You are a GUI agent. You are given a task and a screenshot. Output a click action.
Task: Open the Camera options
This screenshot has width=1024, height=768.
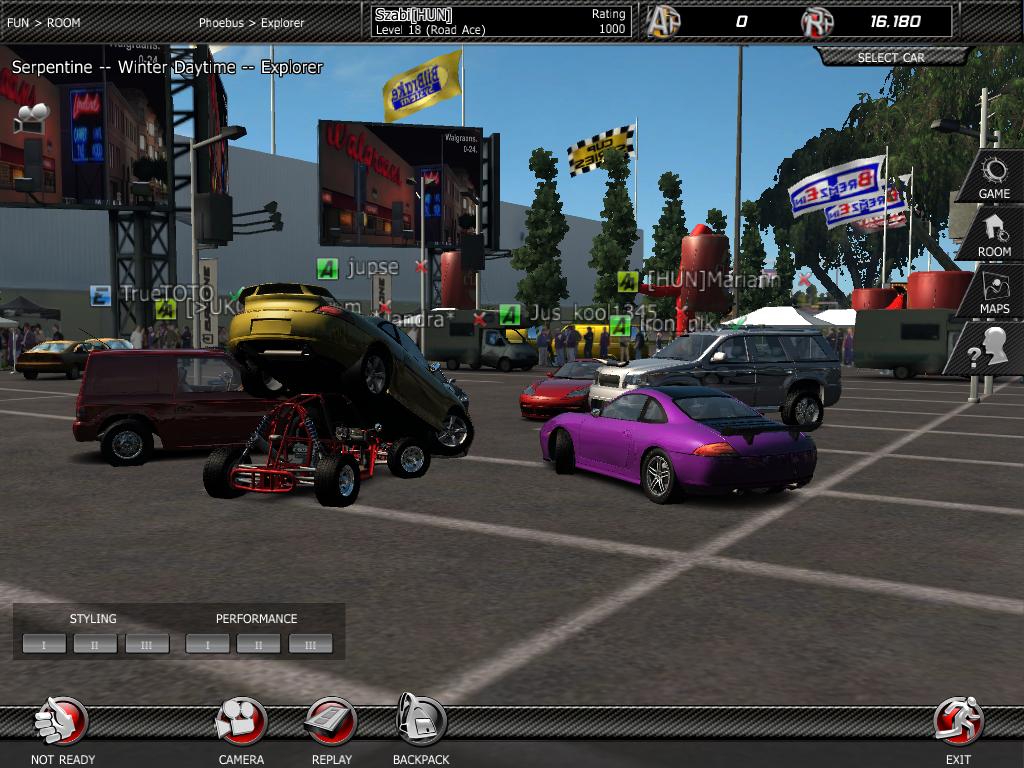[241, 723]
